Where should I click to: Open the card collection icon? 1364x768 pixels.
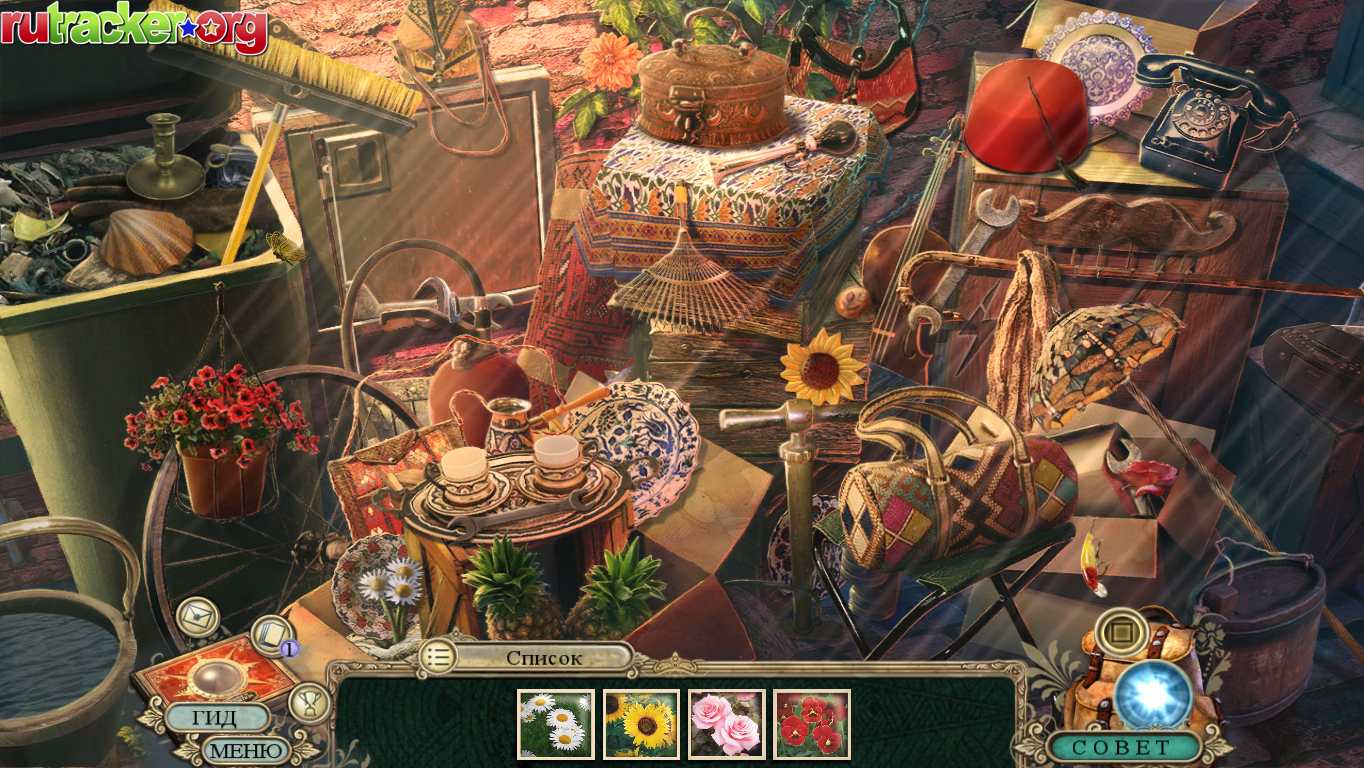270,634
